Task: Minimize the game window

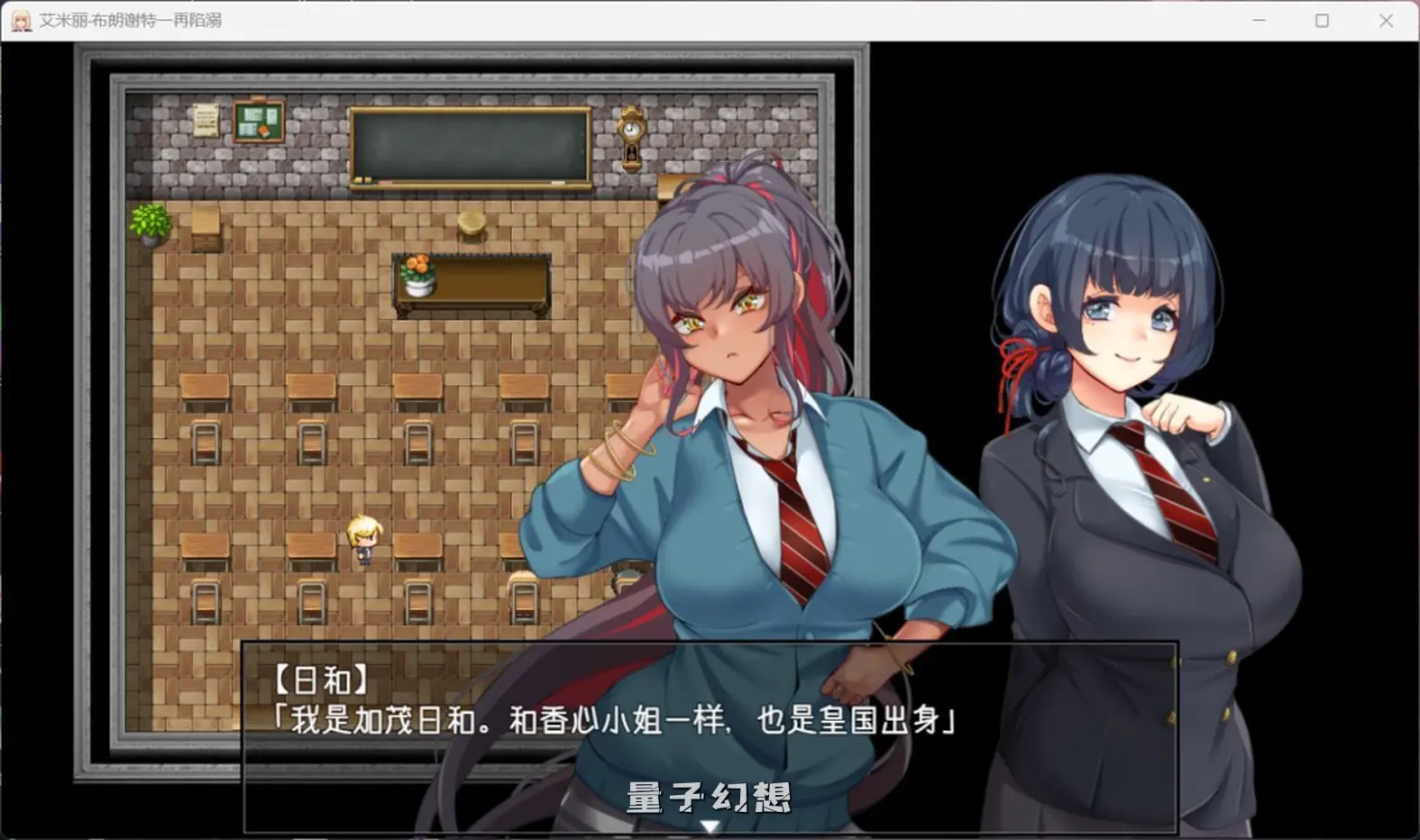Action: 1259,19
